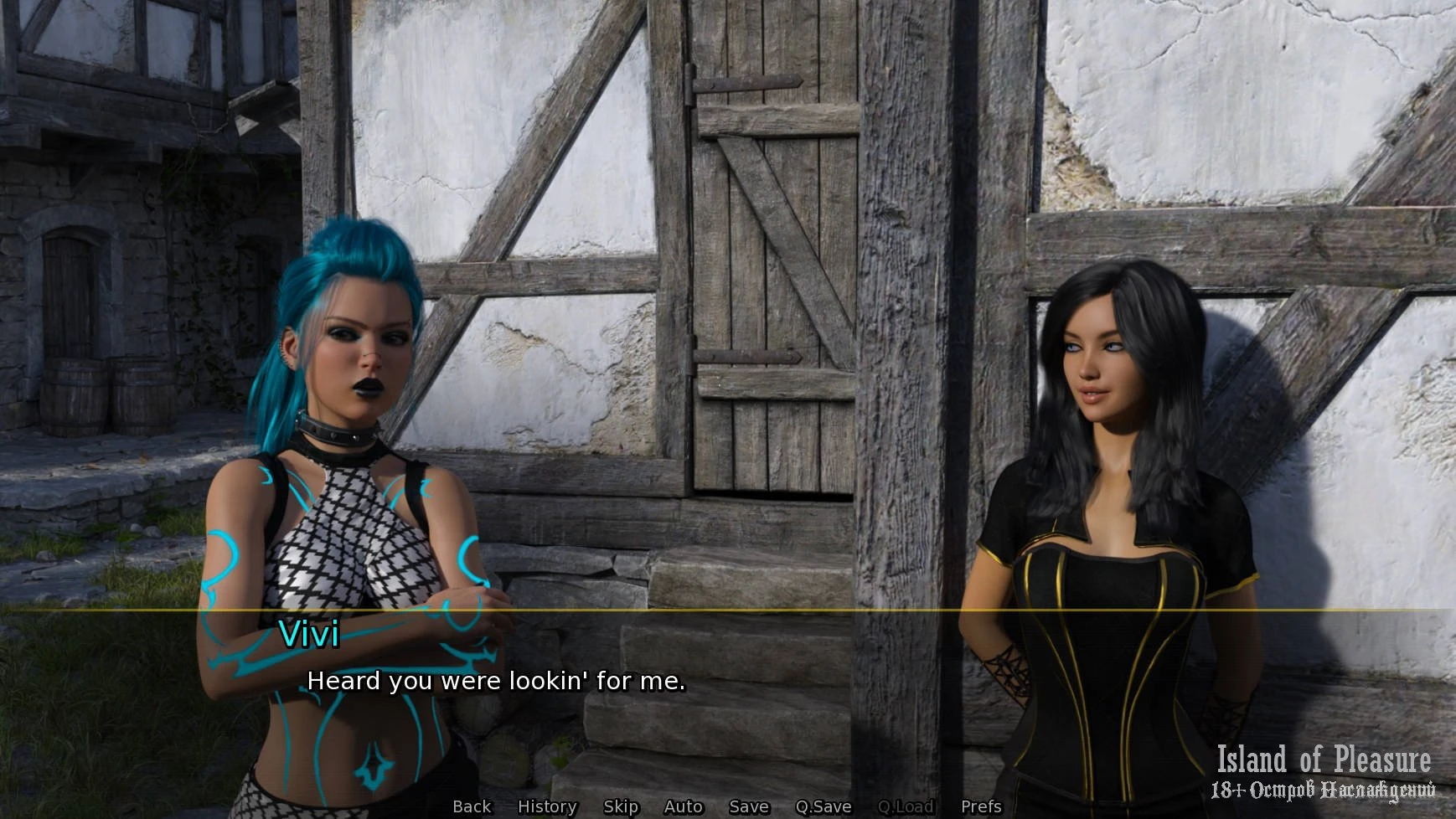Activate Skip to fast-forward dialogue
The width and height of the screenshot is (1456, 819).
pos(621,806)
